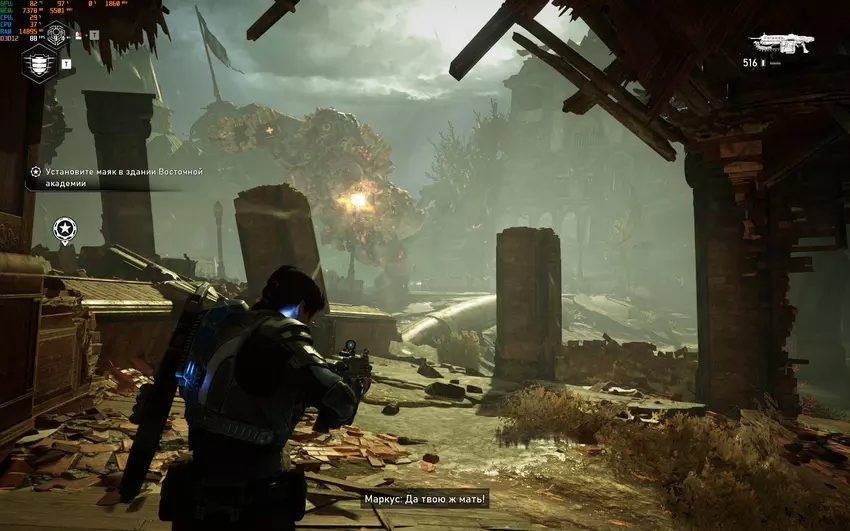Select the Lancer rifle weapon icon
The width and height of the screenshot is (850, 531).
pyautogui.click(x=782, y=42)
